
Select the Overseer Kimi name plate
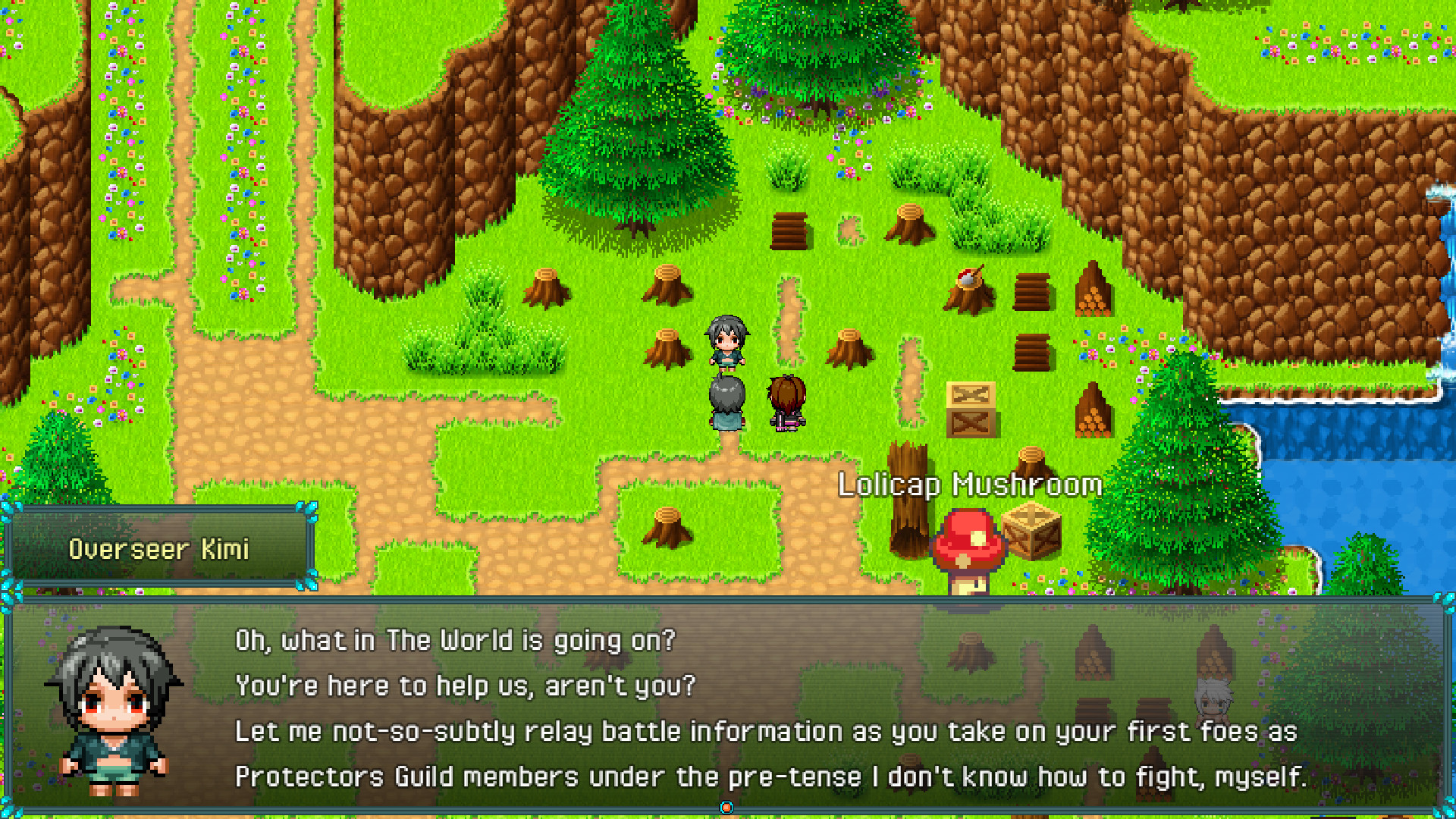pos(159,548)
